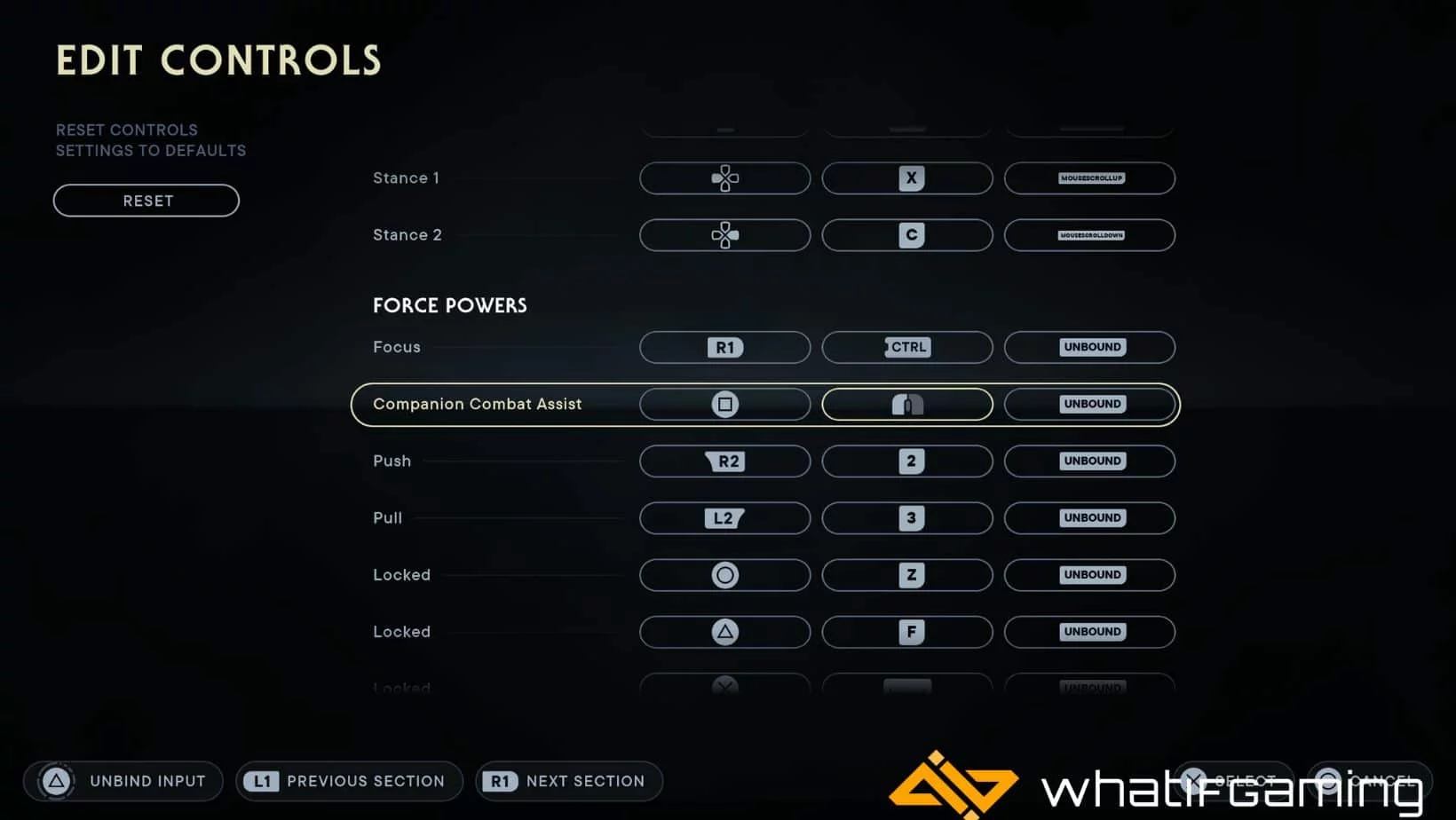Change Push keyboard binding 2
The height and width of the screenshot is (820, 1456).
coord(906,461)
